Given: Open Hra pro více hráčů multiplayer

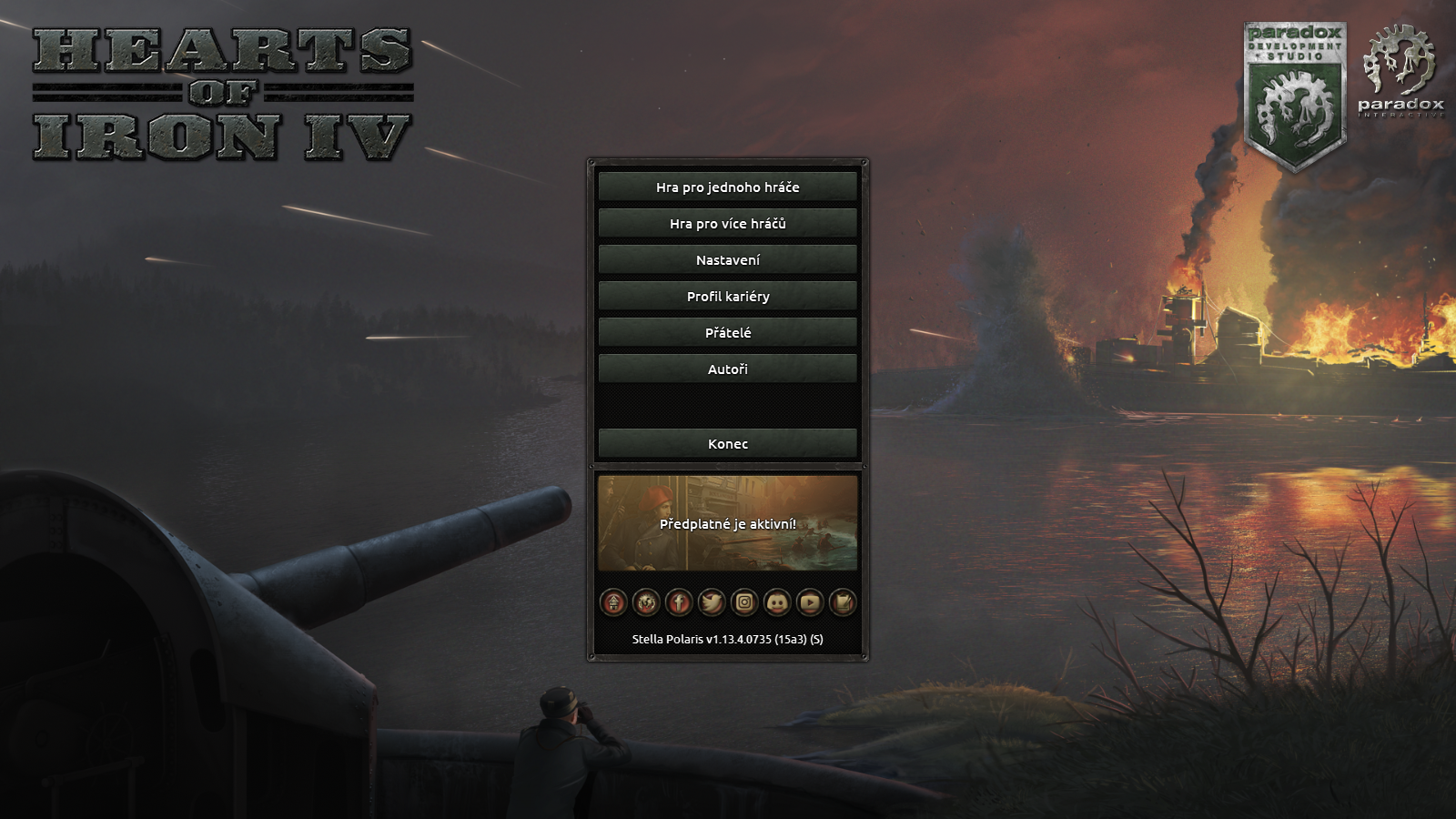Looking at the screenshot, I should pyautogui.click(x=727, y=223).
